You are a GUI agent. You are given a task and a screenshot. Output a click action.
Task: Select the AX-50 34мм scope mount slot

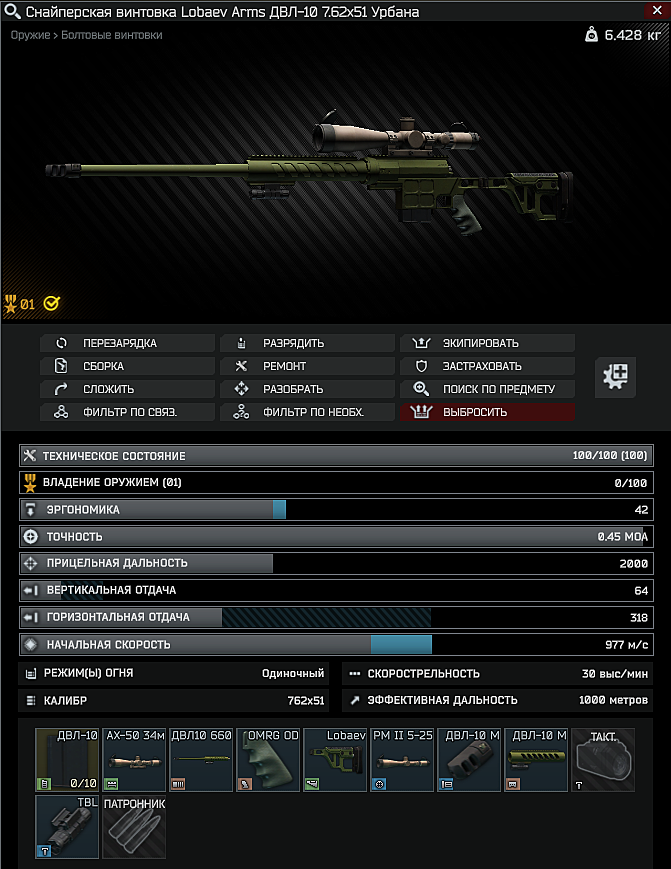click(x=134, y=760)
